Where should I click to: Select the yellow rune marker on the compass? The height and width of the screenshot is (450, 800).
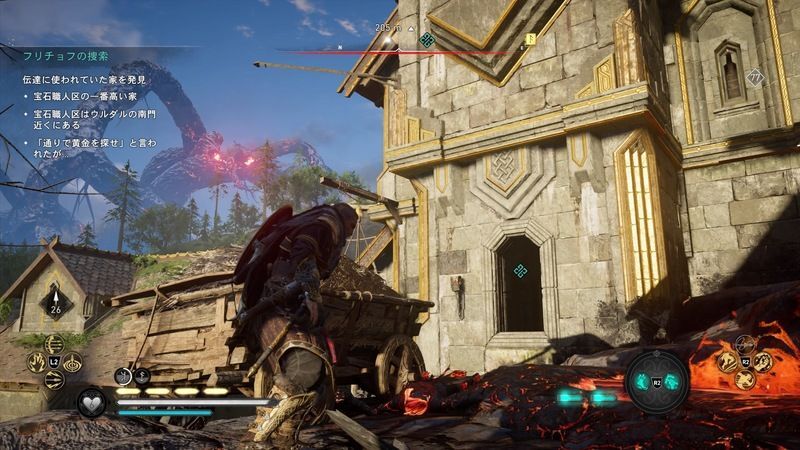[531, 39]
